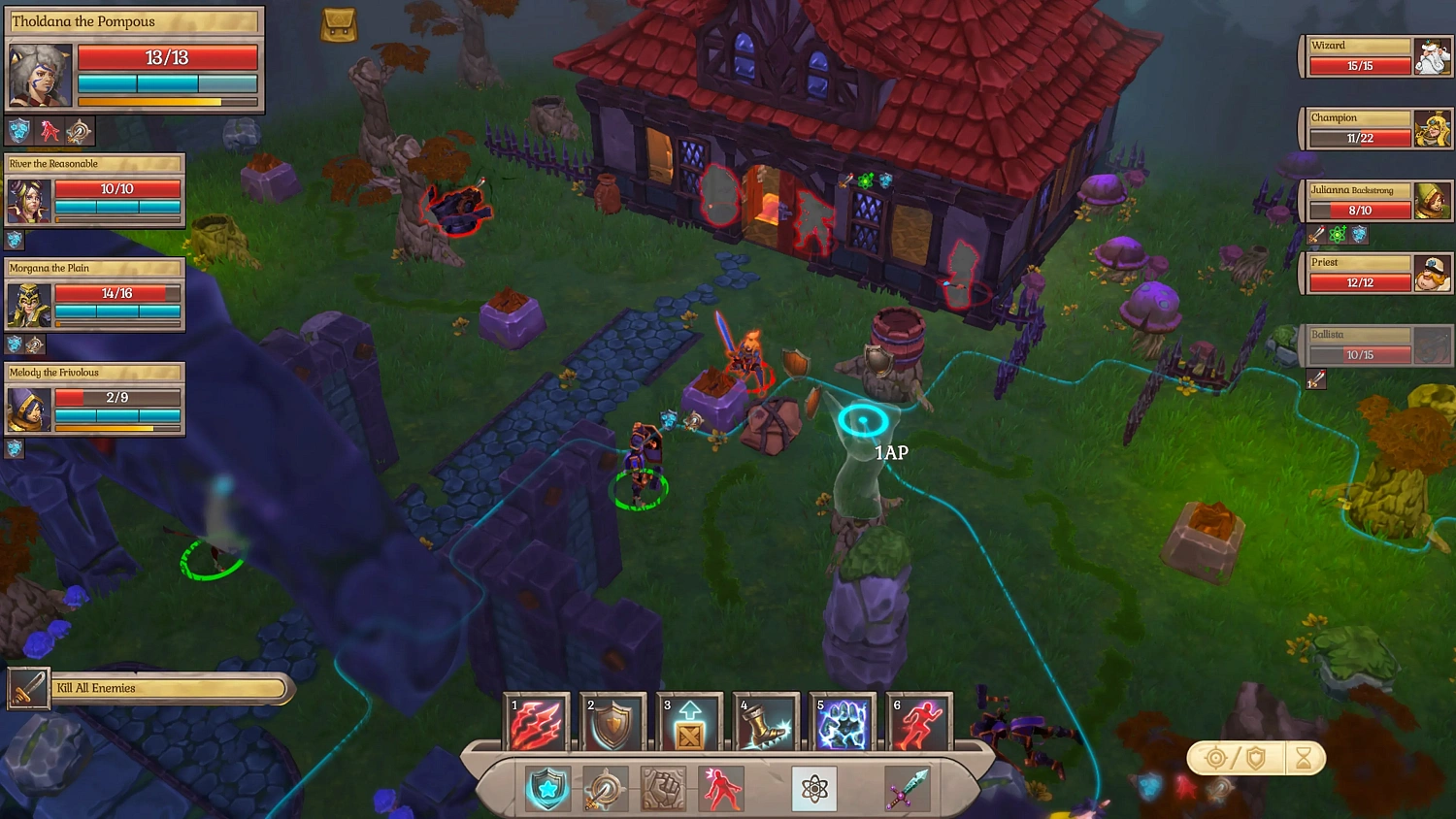Cast the lightning fist ability in slot 5

tap(841, 722)
